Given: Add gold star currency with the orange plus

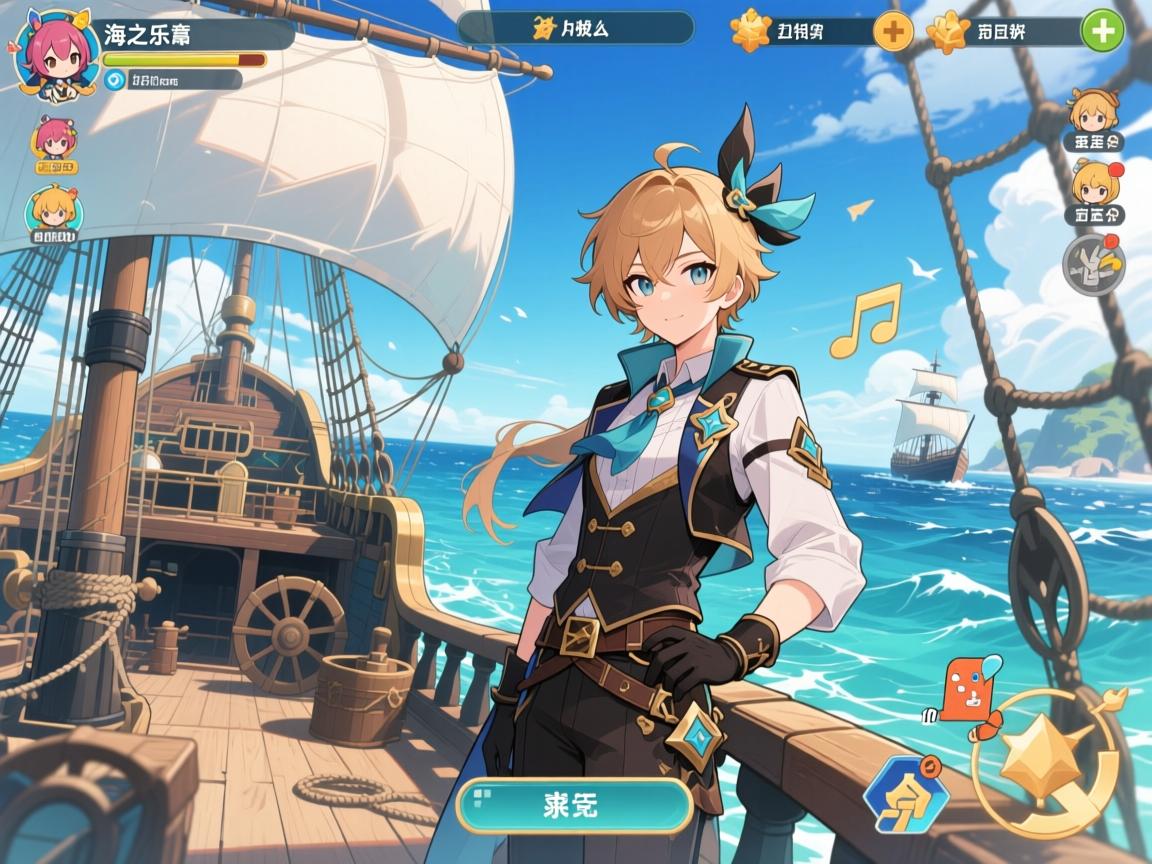Looking at the screenshot, I should [x=893, y=31].
